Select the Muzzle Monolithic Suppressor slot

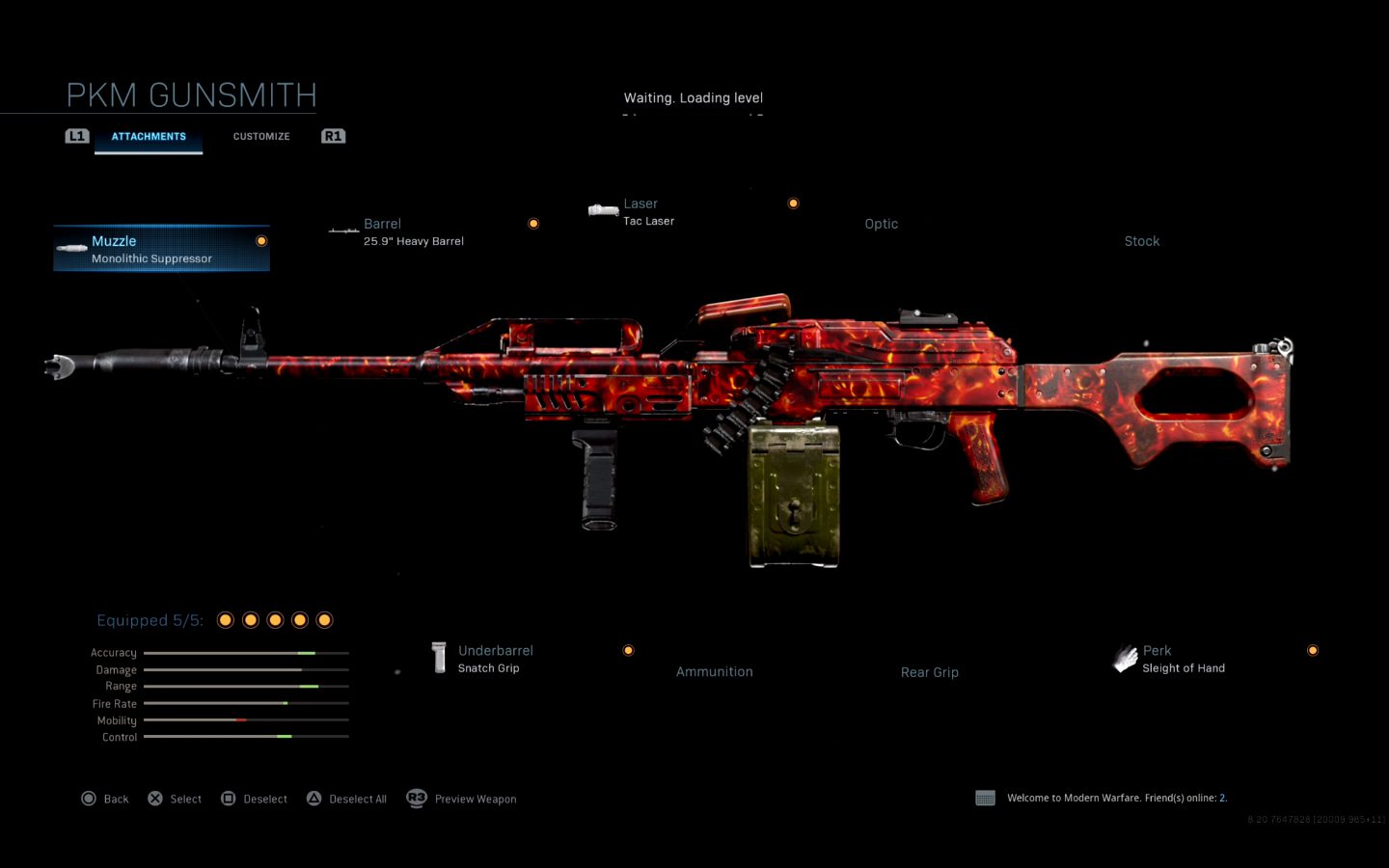[161, 249]
